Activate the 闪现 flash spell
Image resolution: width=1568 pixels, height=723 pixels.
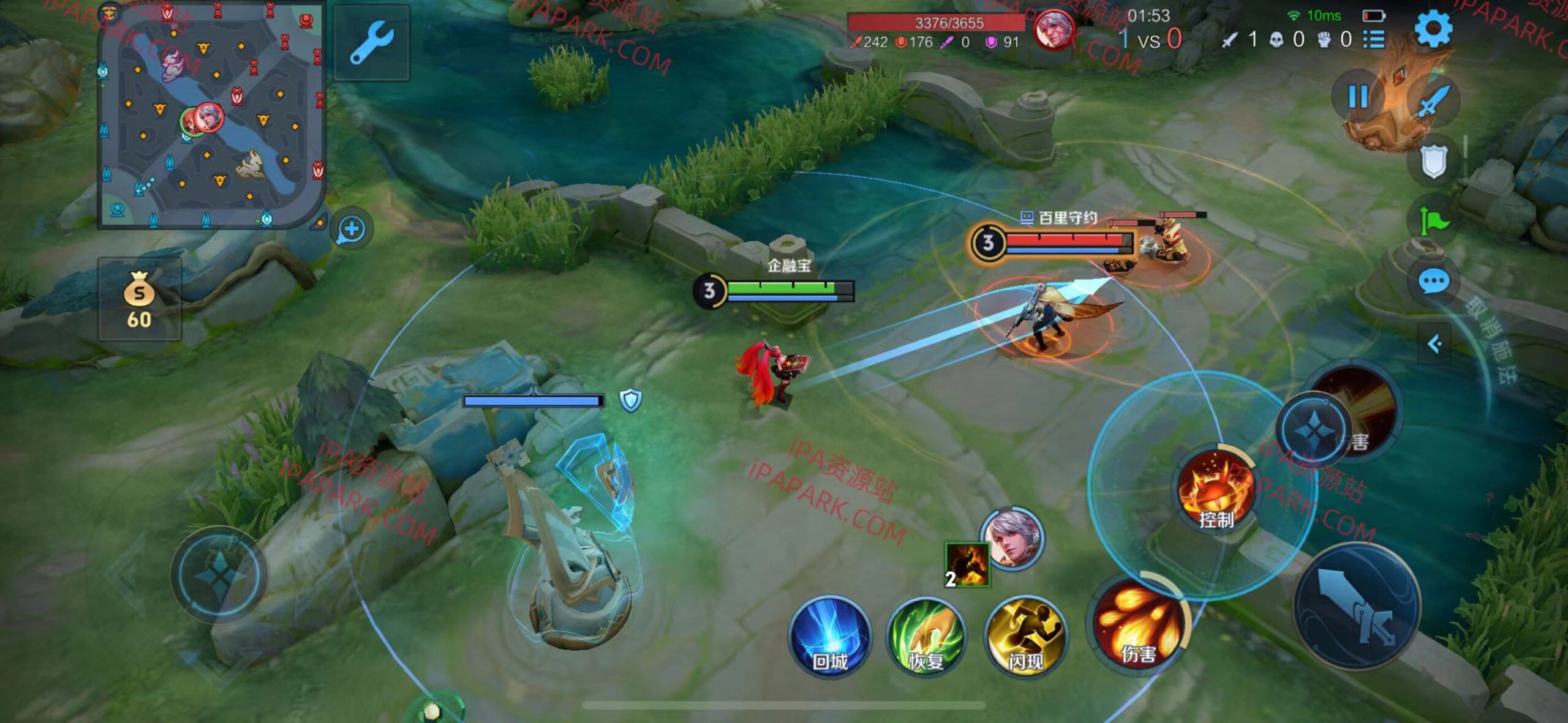[x=1025, y=637]
